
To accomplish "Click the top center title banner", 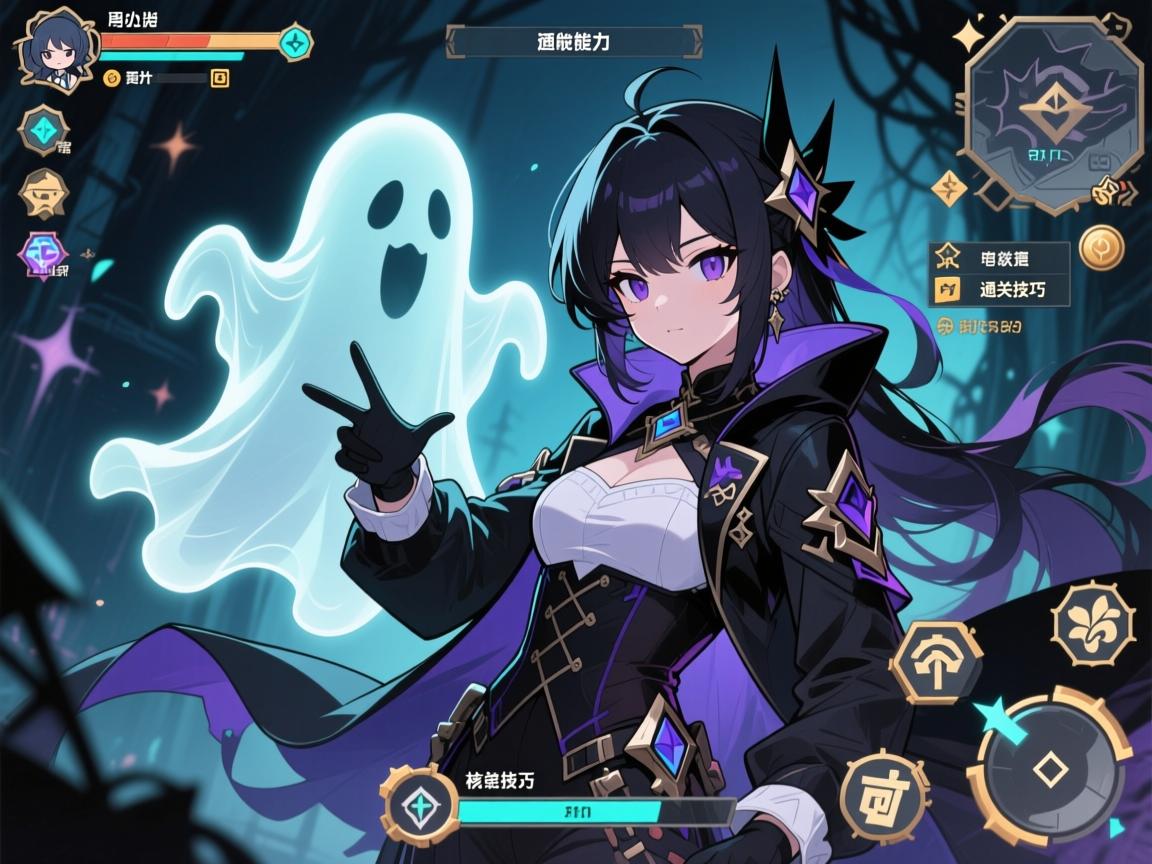I will click(x=574, y=42).
